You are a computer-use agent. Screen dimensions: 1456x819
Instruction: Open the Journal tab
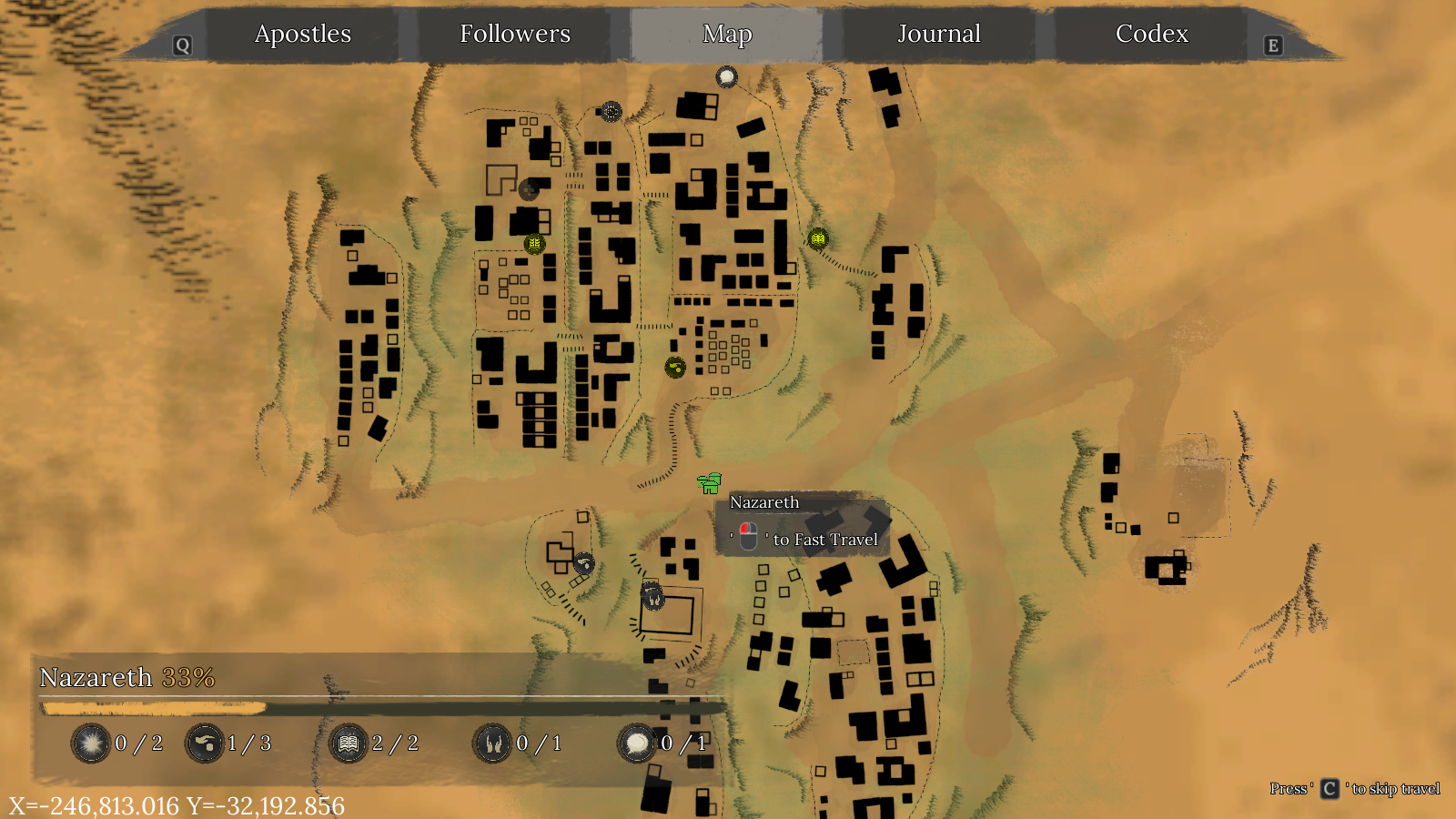coord(939,35)
